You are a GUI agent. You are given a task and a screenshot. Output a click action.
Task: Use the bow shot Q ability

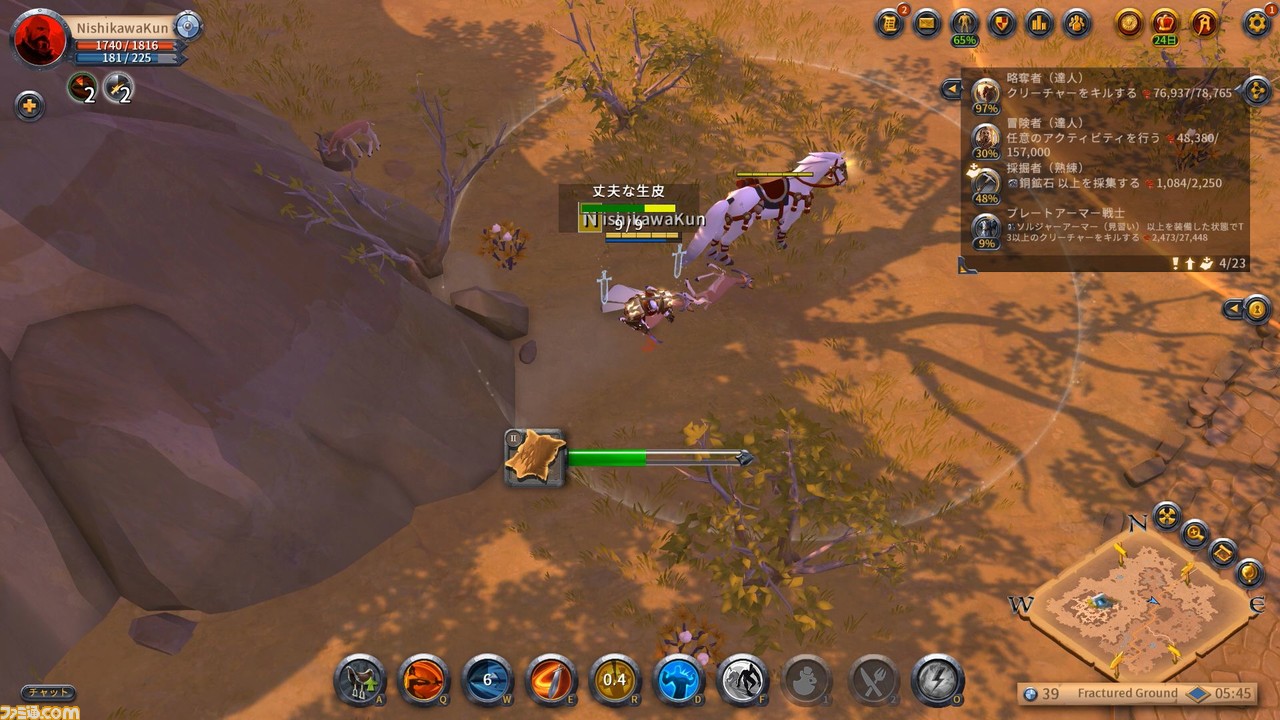(x=424, y=681)
